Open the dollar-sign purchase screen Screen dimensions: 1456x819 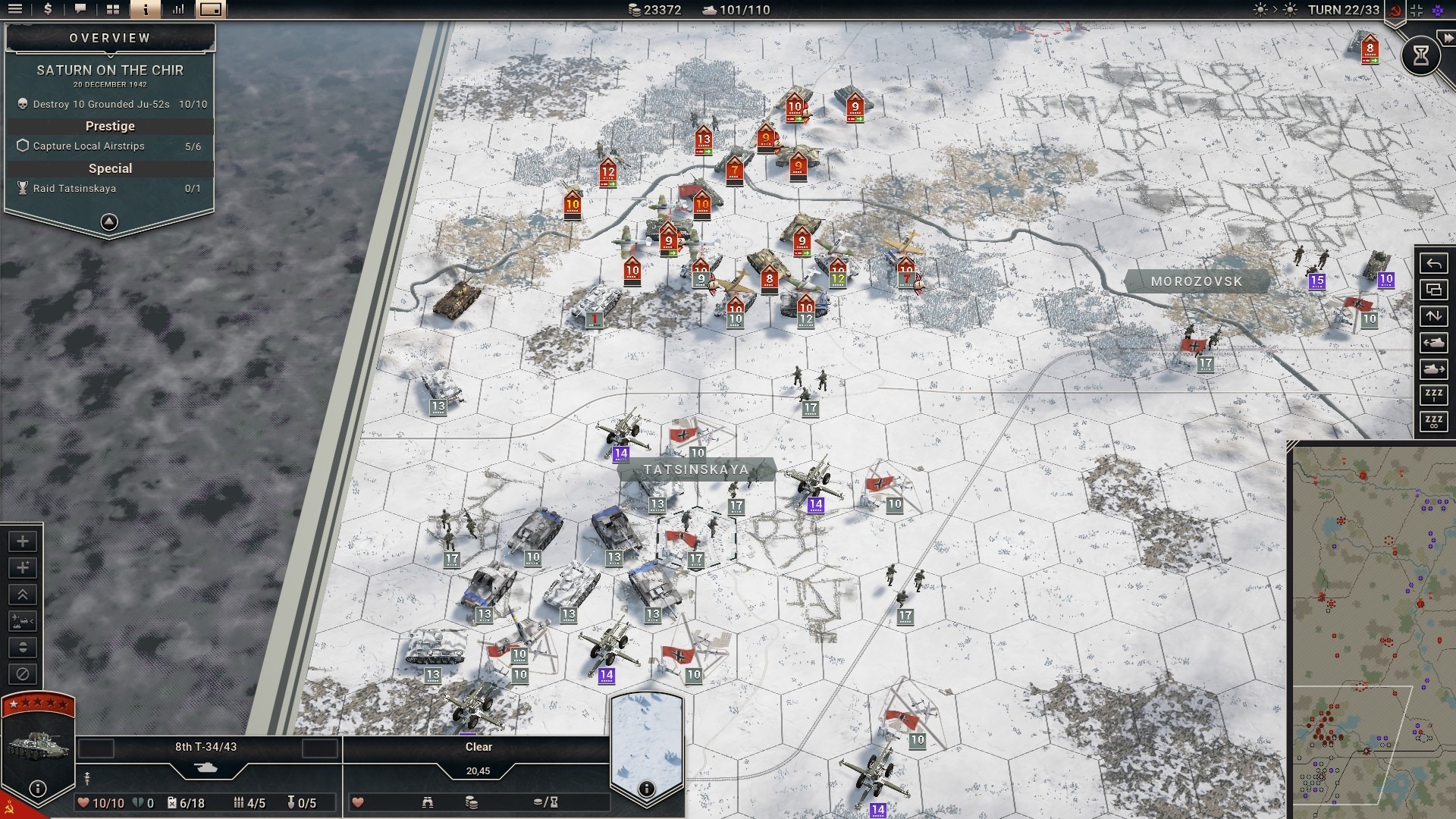click(x=48, y=10)
